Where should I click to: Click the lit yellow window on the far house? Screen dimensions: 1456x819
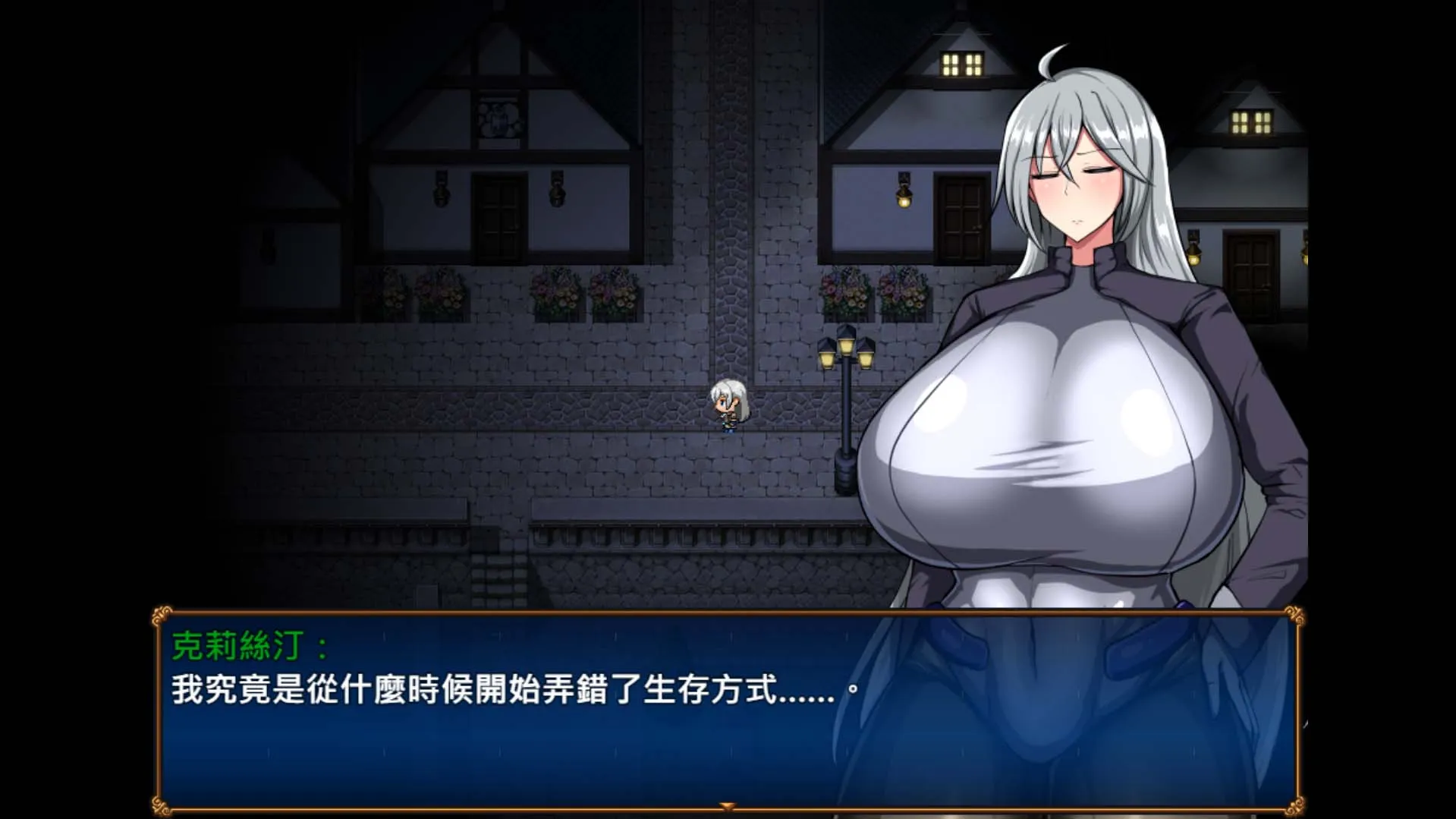pos(961,65)
